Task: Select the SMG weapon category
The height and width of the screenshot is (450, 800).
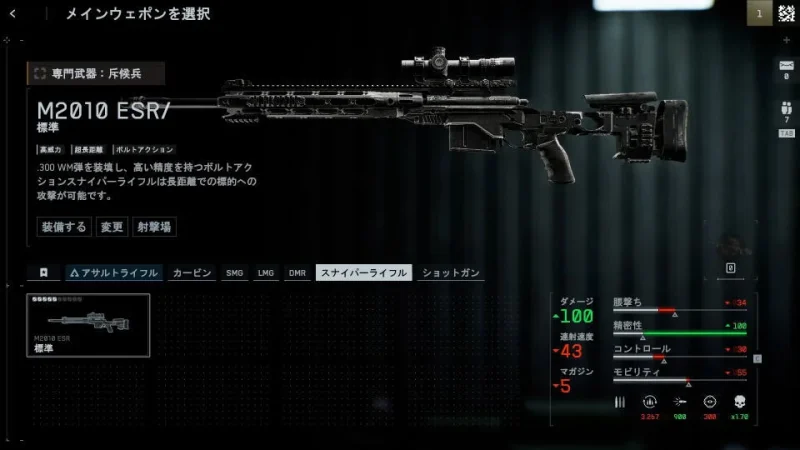Action: pos(235,272)
